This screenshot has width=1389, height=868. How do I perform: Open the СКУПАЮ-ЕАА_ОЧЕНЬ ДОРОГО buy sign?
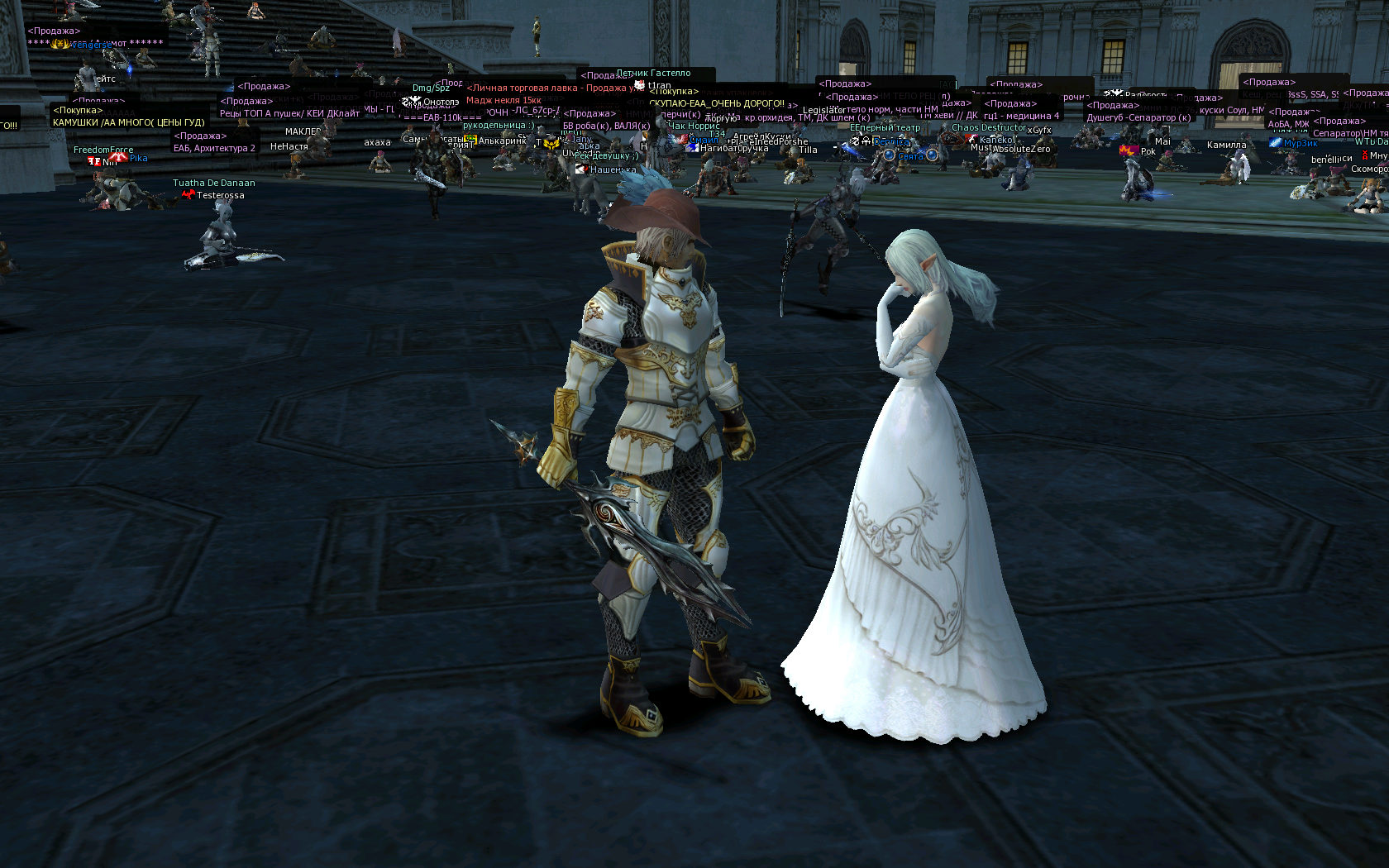tap(716, 103)
